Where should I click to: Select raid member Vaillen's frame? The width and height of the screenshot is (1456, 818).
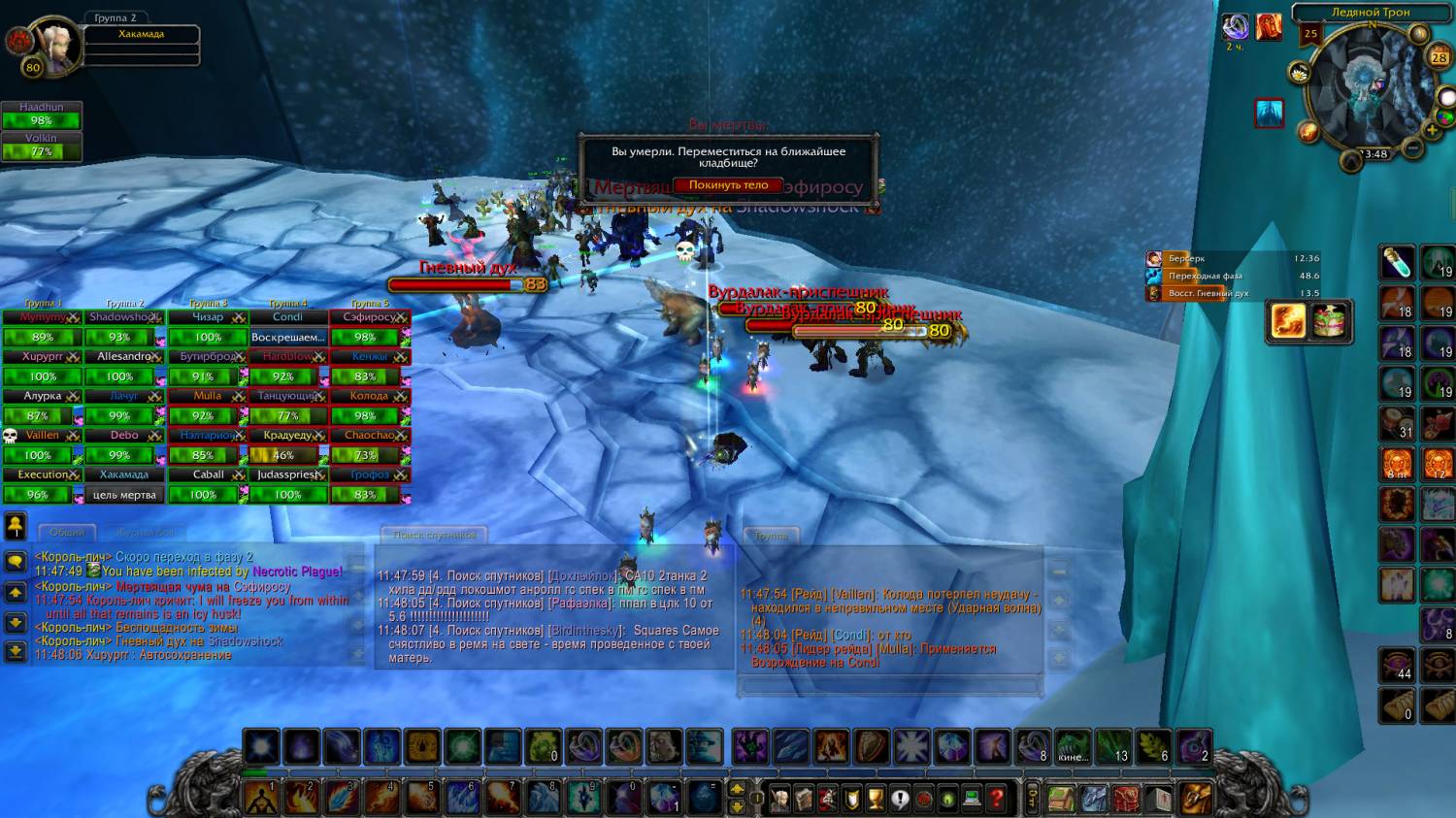coord(42,436)
